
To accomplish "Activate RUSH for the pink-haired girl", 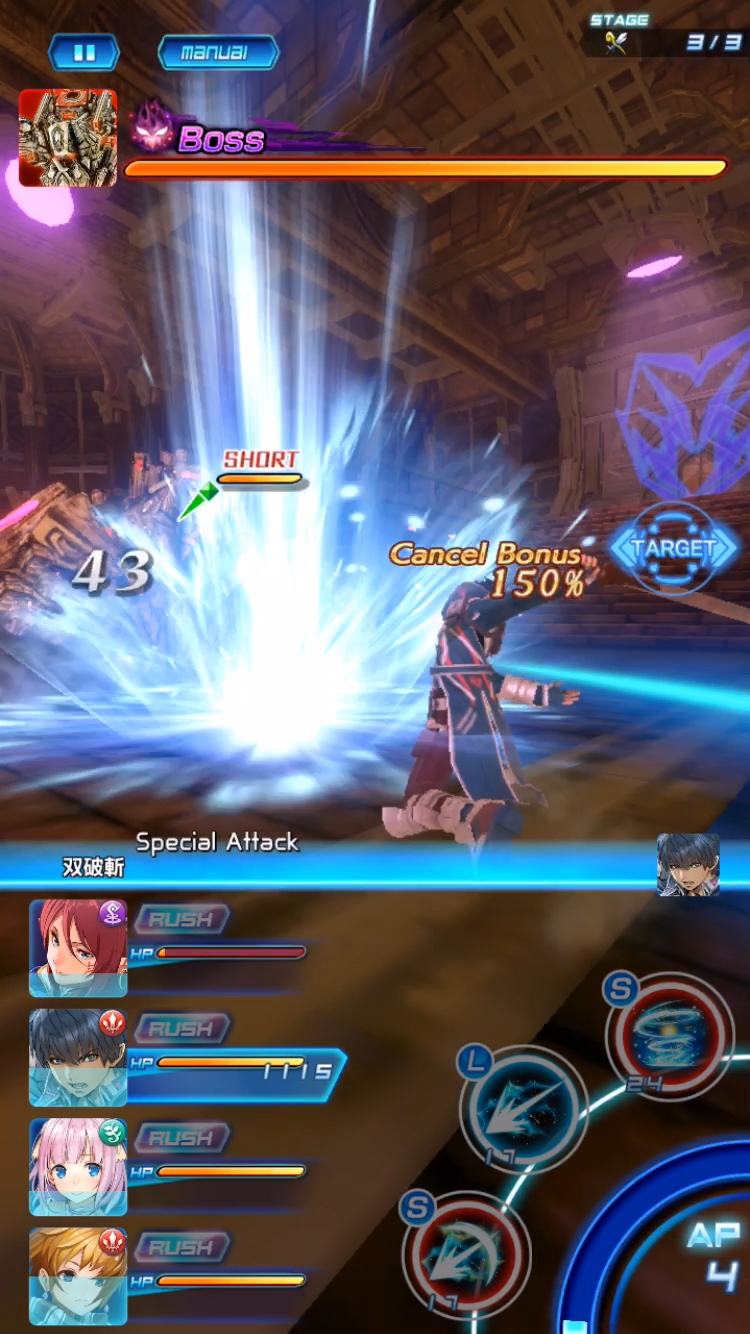I will tap(181, 1138).
